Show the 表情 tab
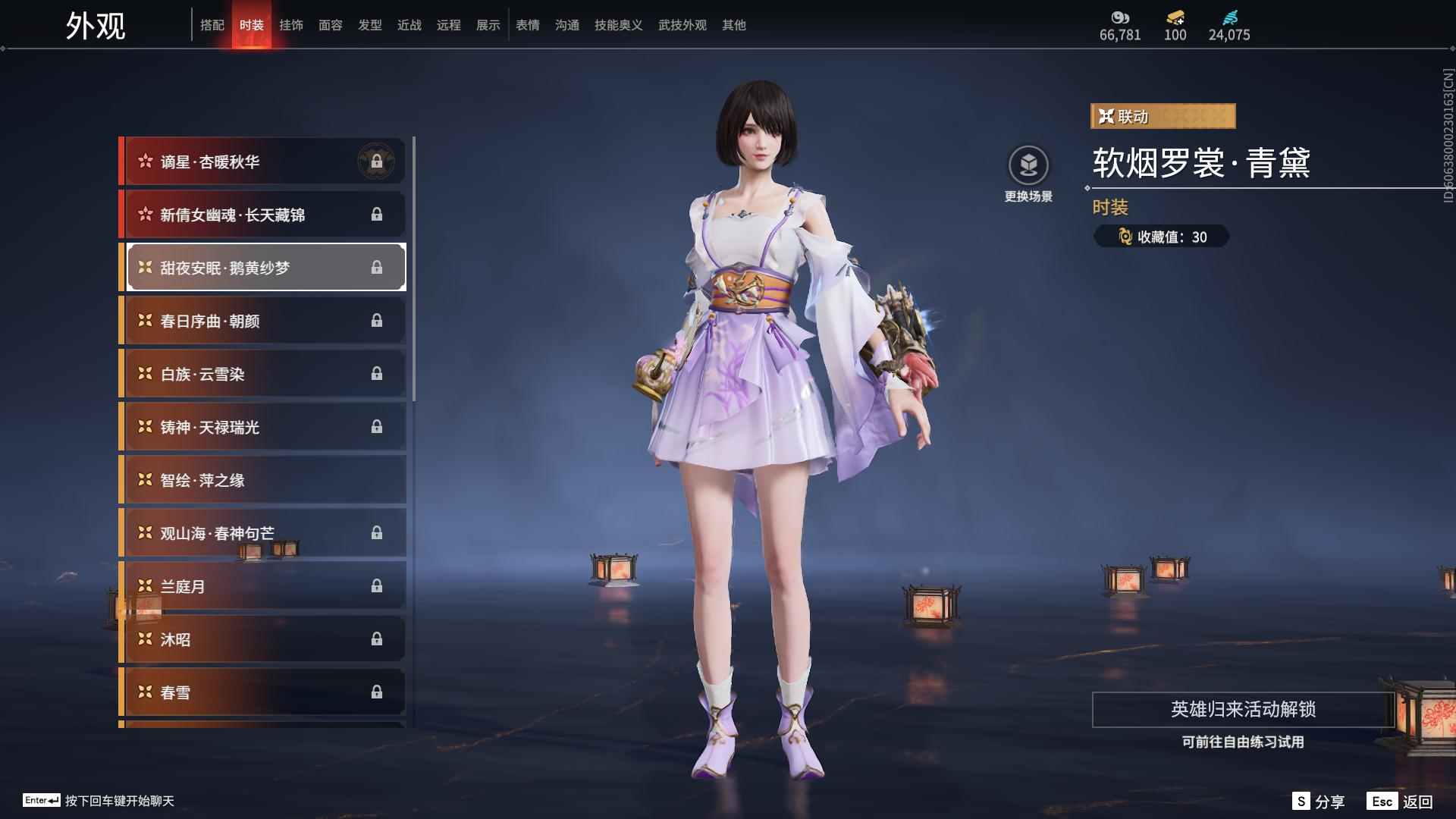The width and height of the screenshot is (1456, 819). [x=528, y=25]
